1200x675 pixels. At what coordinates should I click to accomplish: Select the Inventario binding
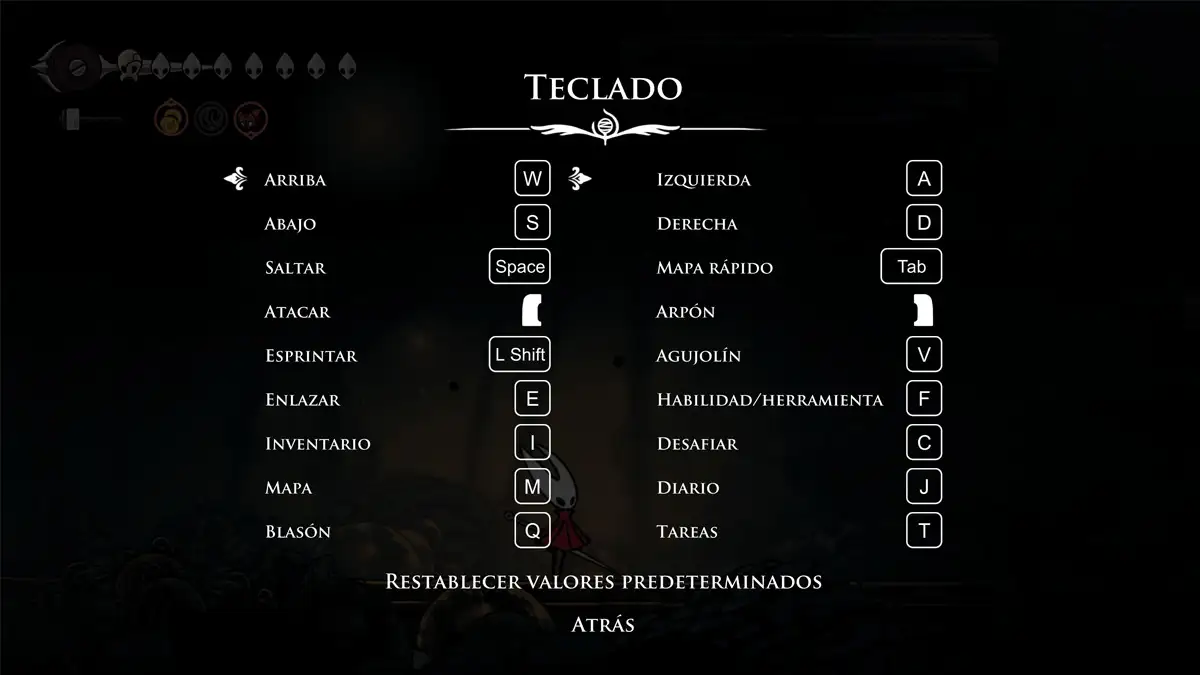(532, 443)
